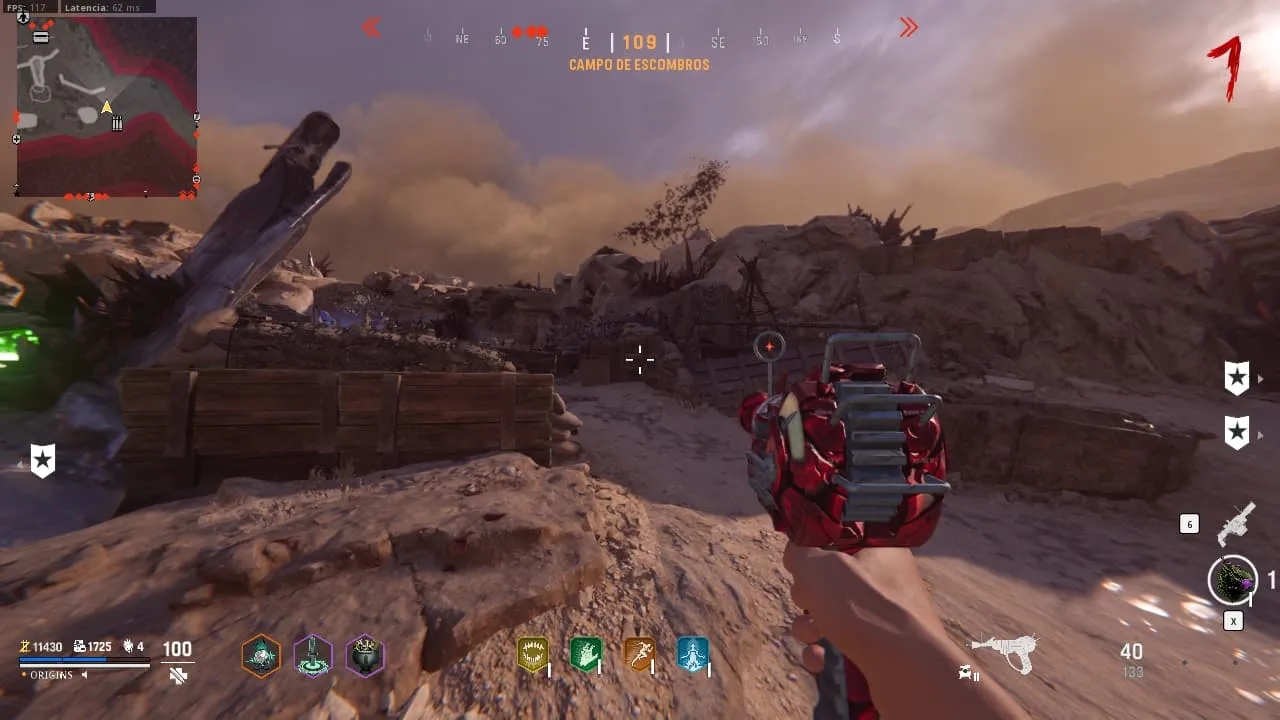Click the yellow fanged jaws perk icon
The image size is (1280, 720).
tap(532, 654)
